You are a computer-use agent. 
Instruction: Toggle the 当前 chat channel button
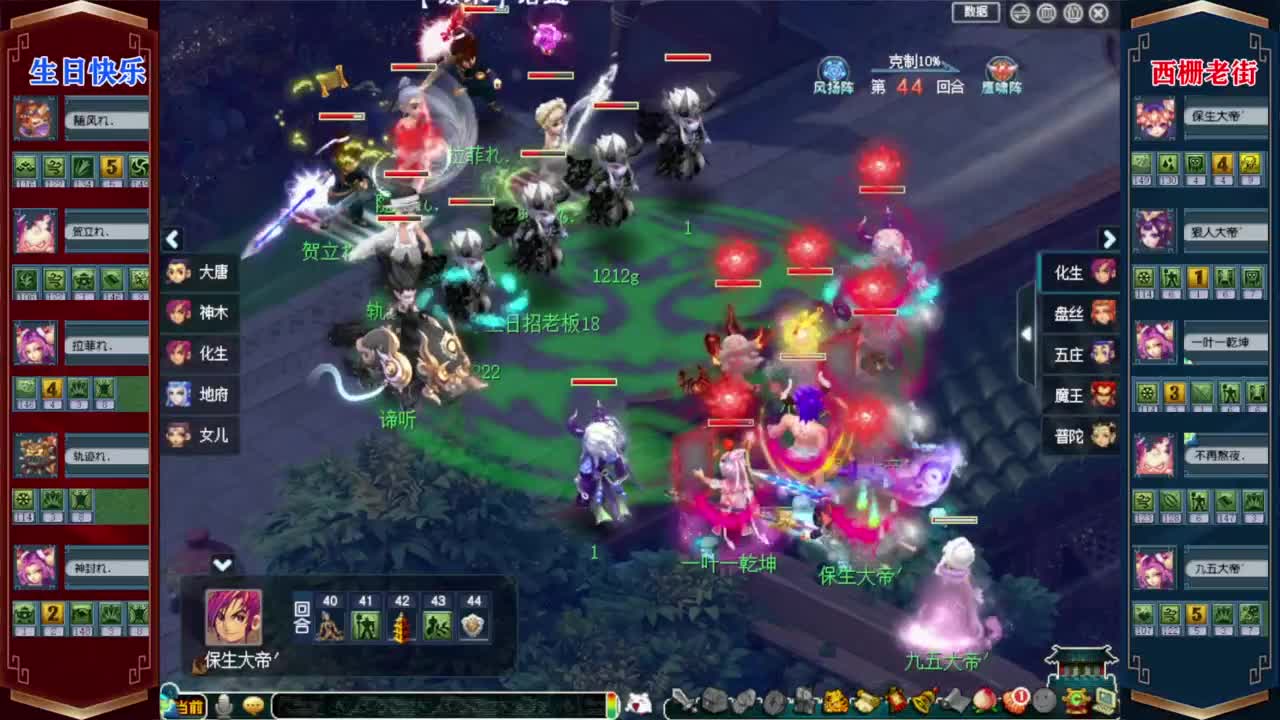(191, 703)
